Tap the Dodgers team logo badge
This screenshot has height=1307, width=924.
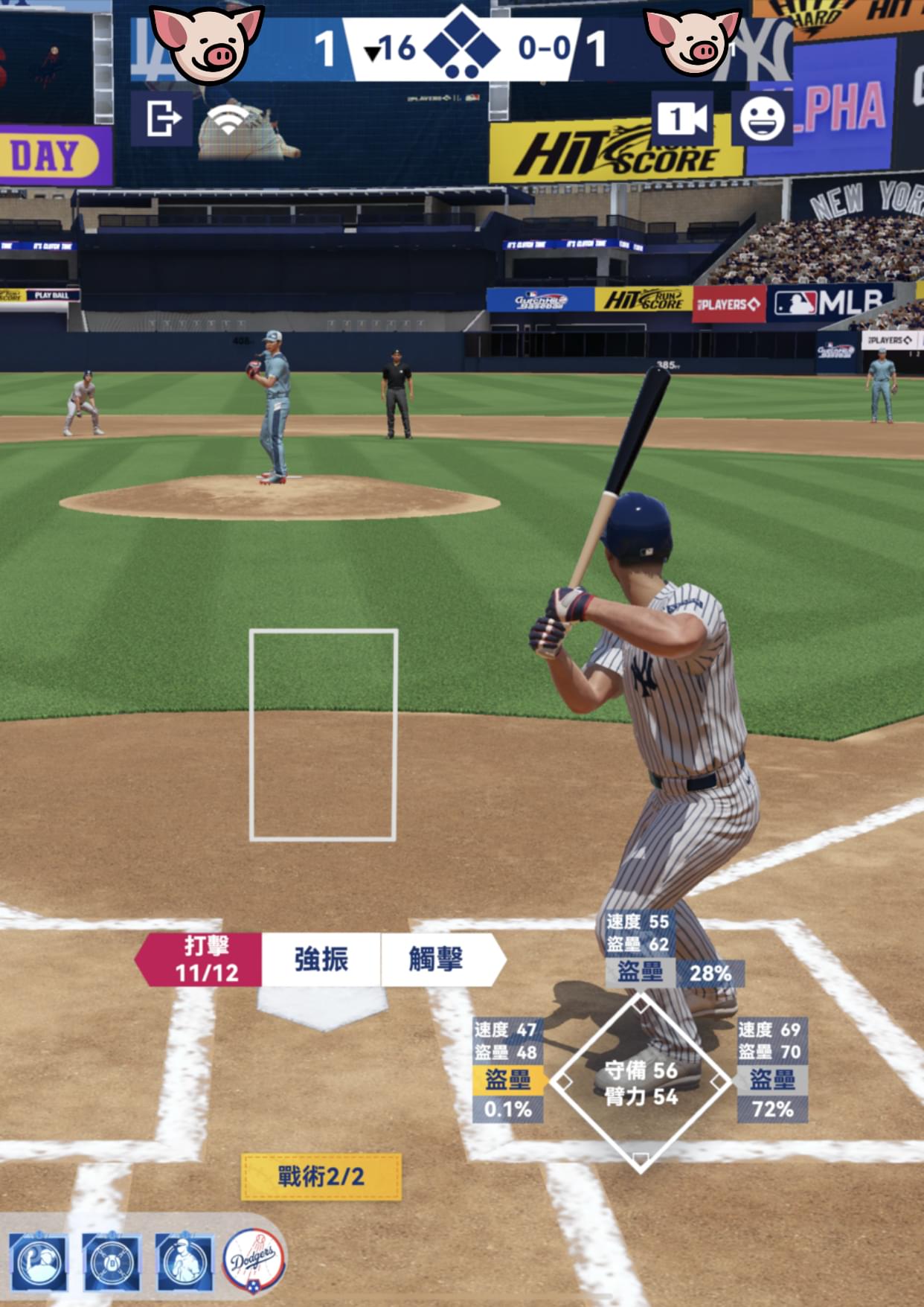(254, 1261)
